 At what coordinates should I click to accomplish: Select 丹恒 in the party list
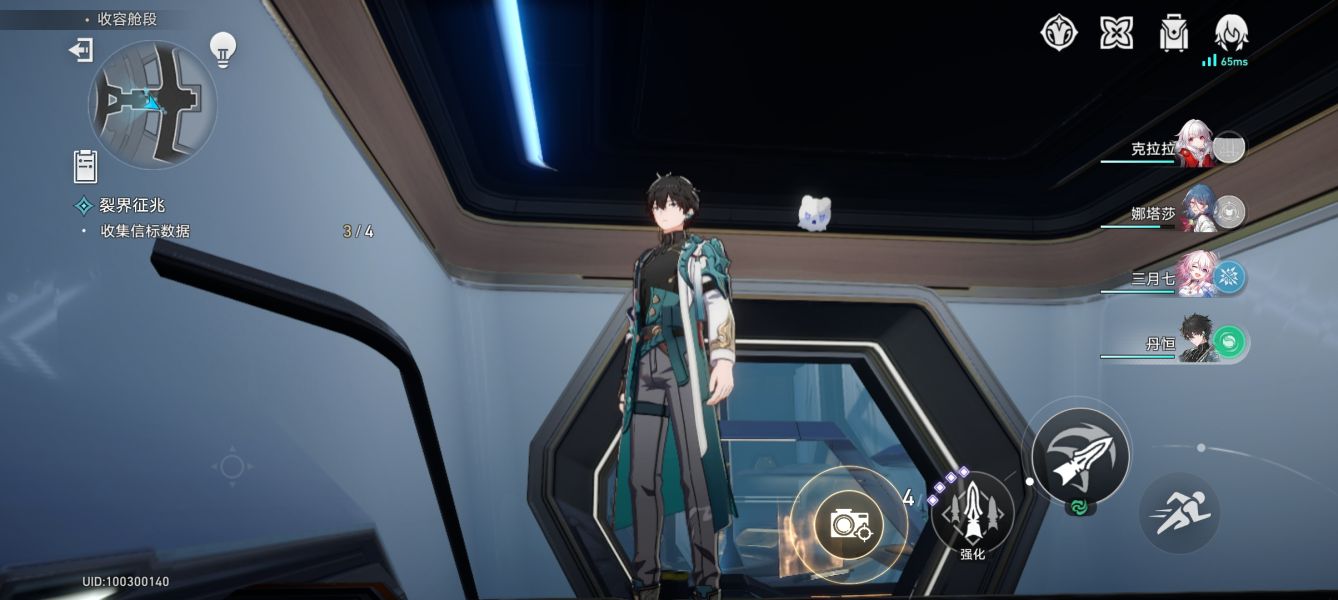tap(1195, 343)
